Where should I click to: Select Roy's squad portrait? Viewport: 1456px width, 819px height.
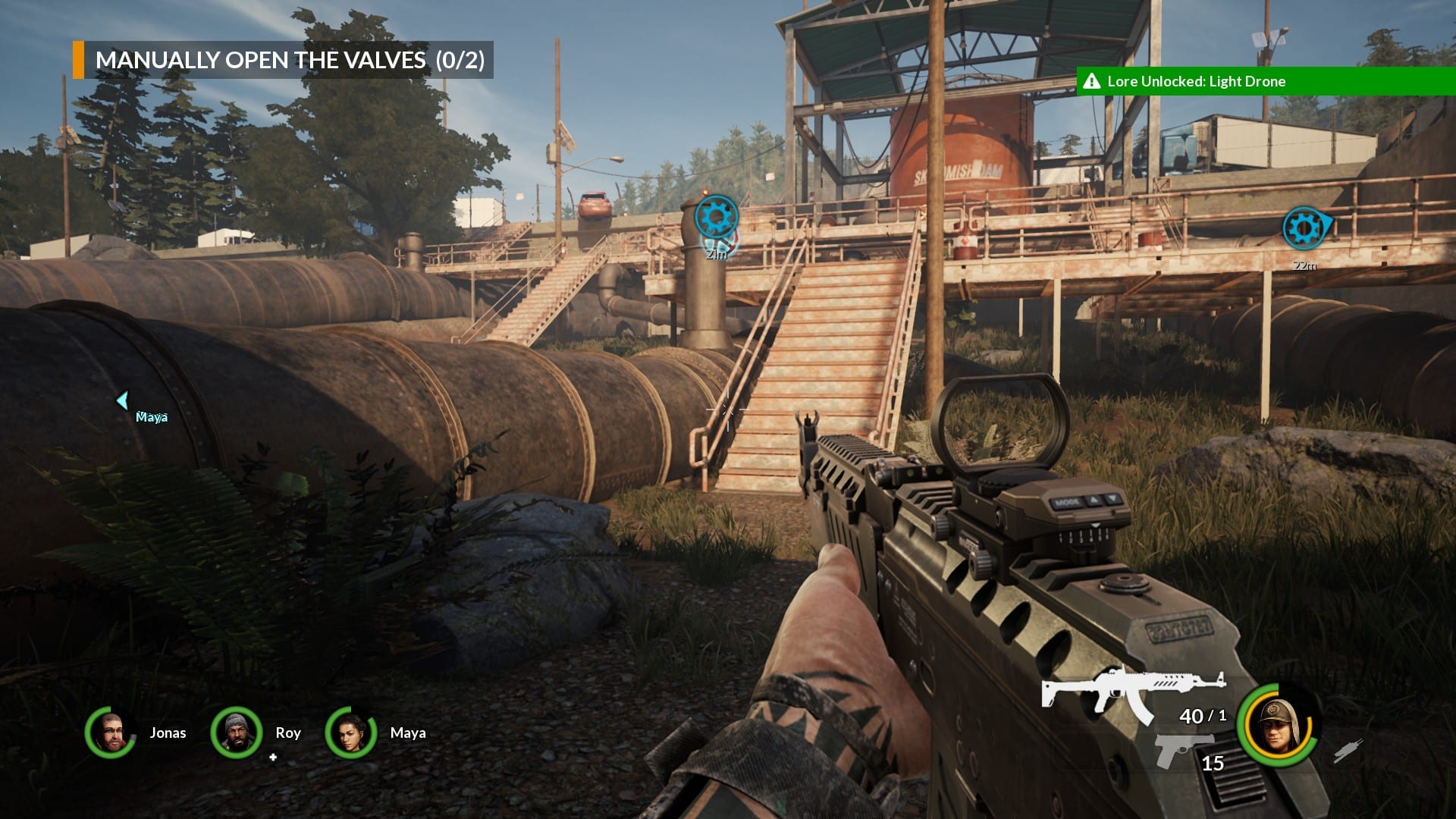(236, 733)
